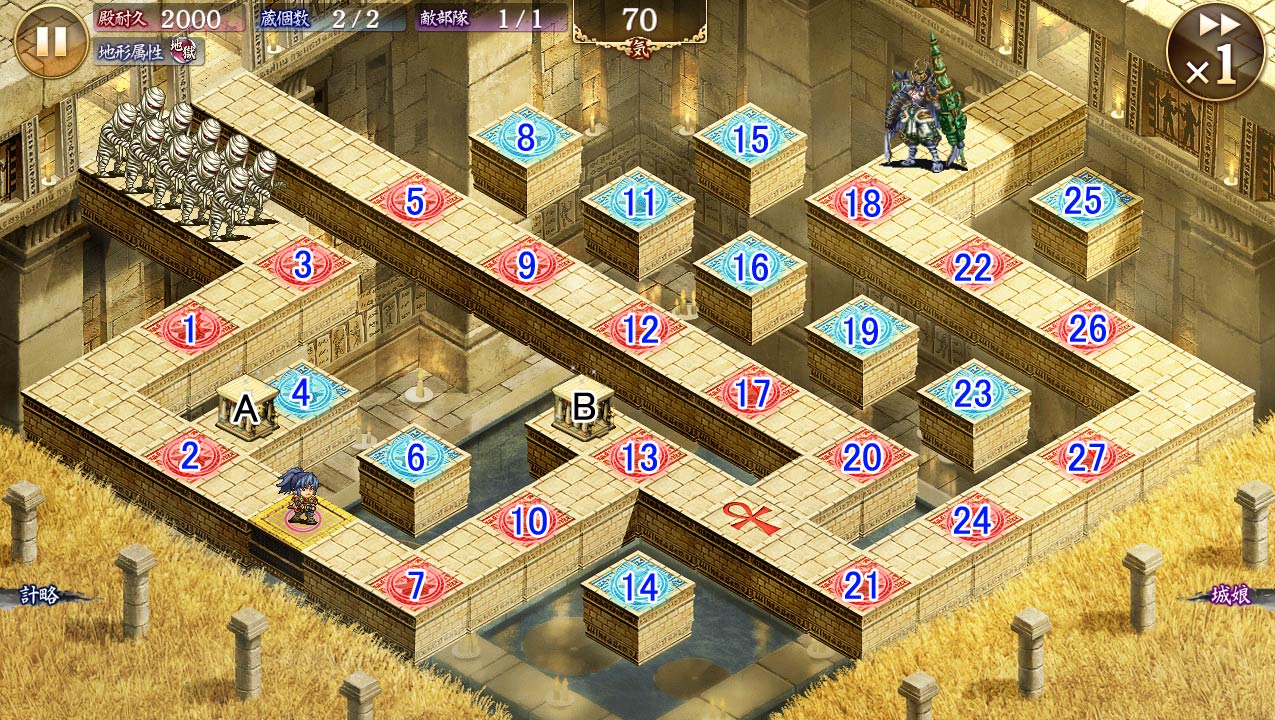Select red deployment tile 5
Image resolution: width=1275 pixels, height=720 pixels.
click(x=415, y=202)
